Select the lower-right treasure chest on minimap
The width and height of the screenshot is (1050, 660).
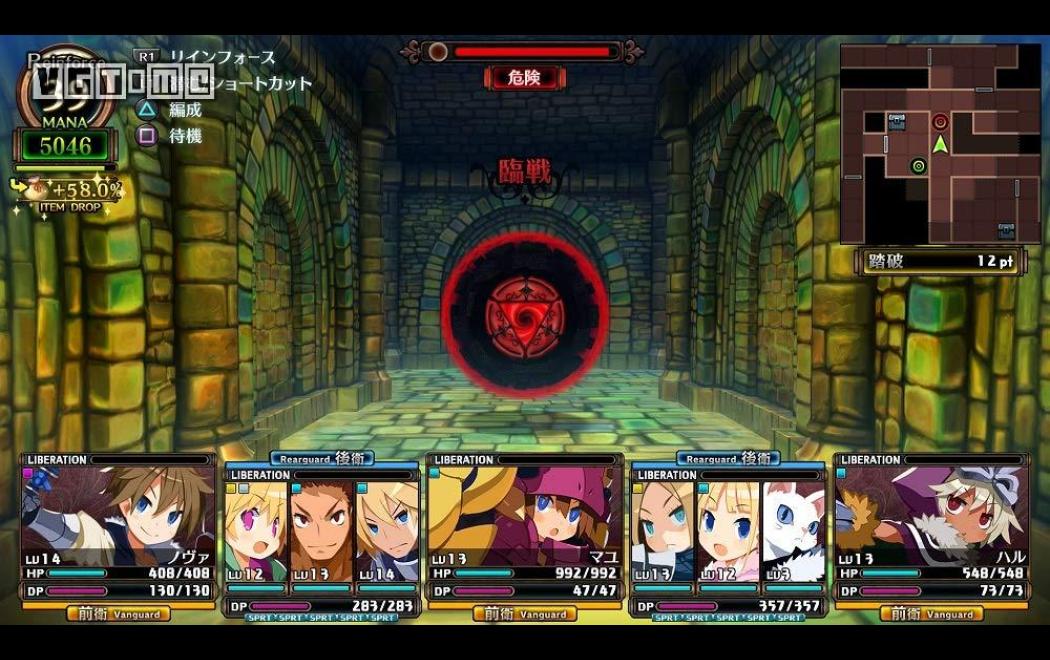1006,231
